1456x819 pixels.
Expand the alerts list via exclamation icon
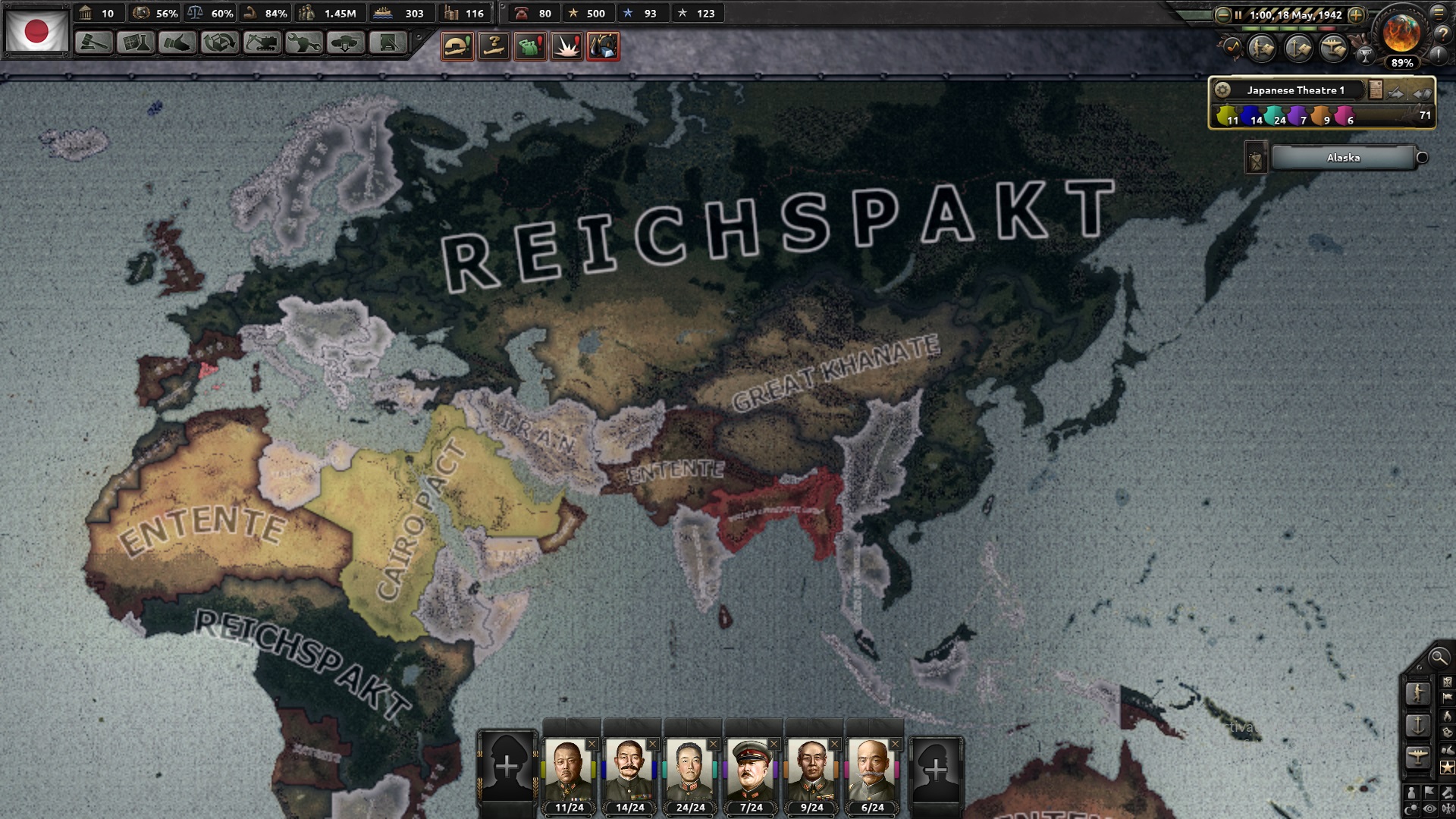pos(1437,57)
